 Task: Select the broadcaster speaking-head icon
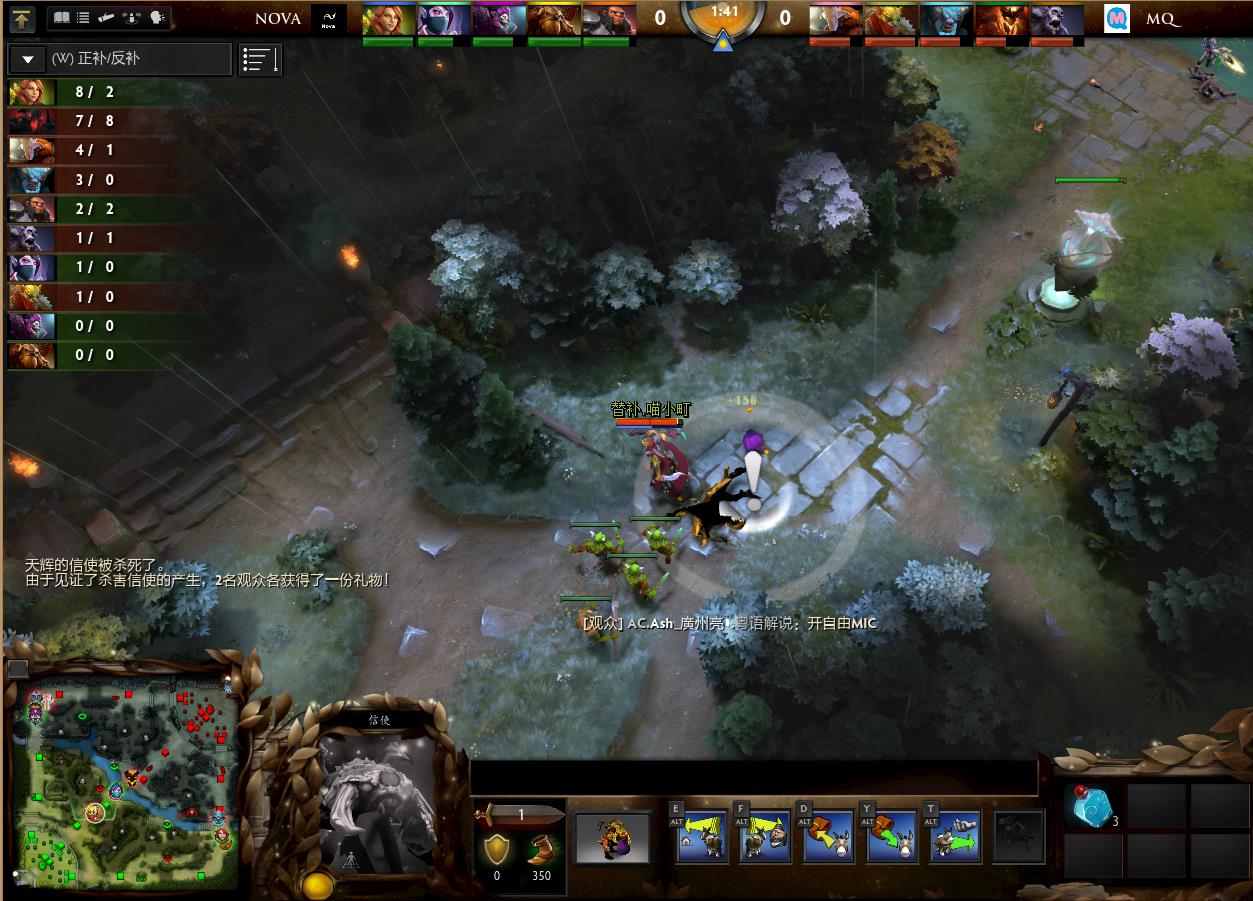[157, 18]
